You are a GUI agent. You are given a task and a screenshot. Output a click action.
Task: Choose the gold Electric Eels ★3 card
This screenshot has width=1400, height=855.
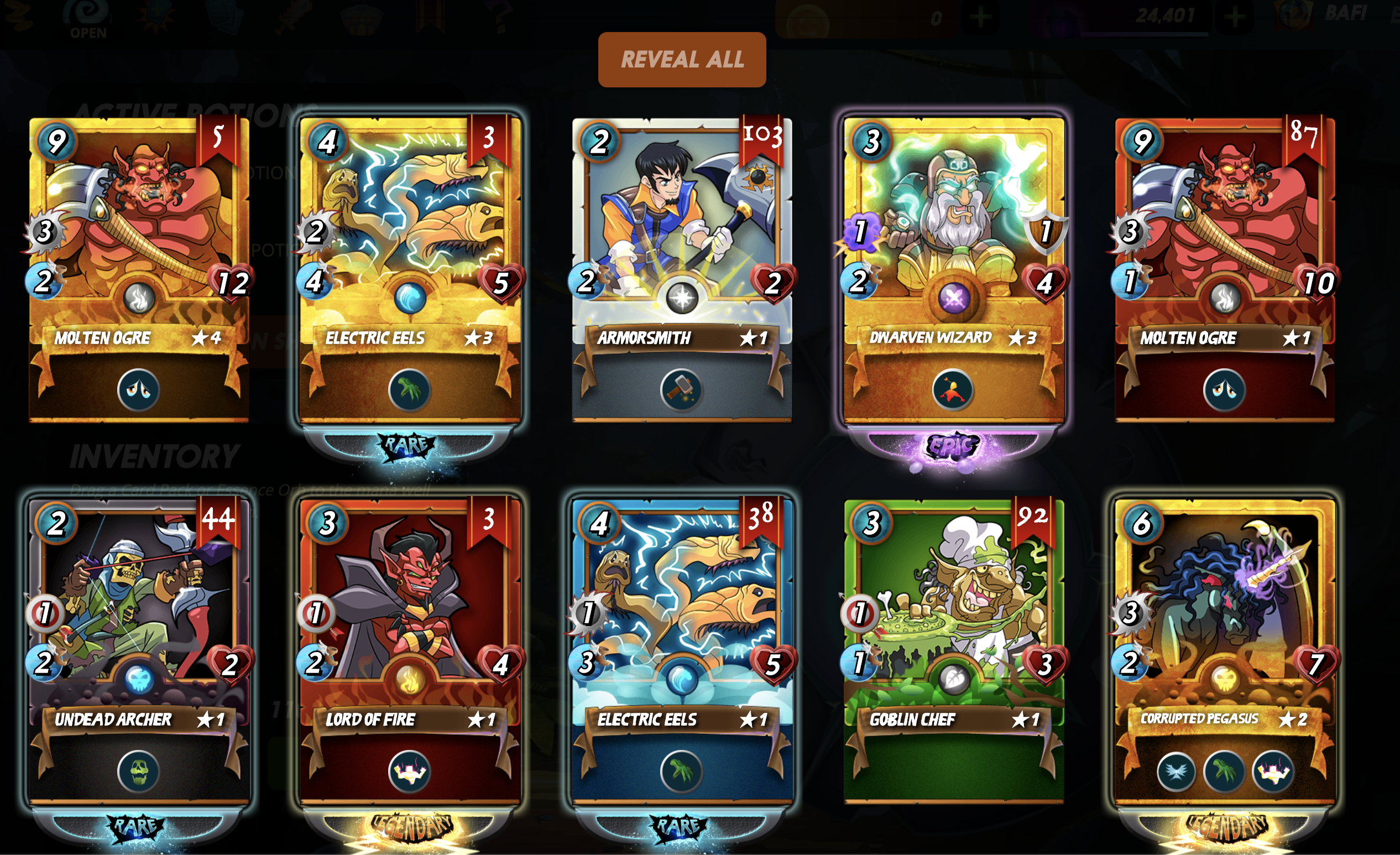pos(410,239)
